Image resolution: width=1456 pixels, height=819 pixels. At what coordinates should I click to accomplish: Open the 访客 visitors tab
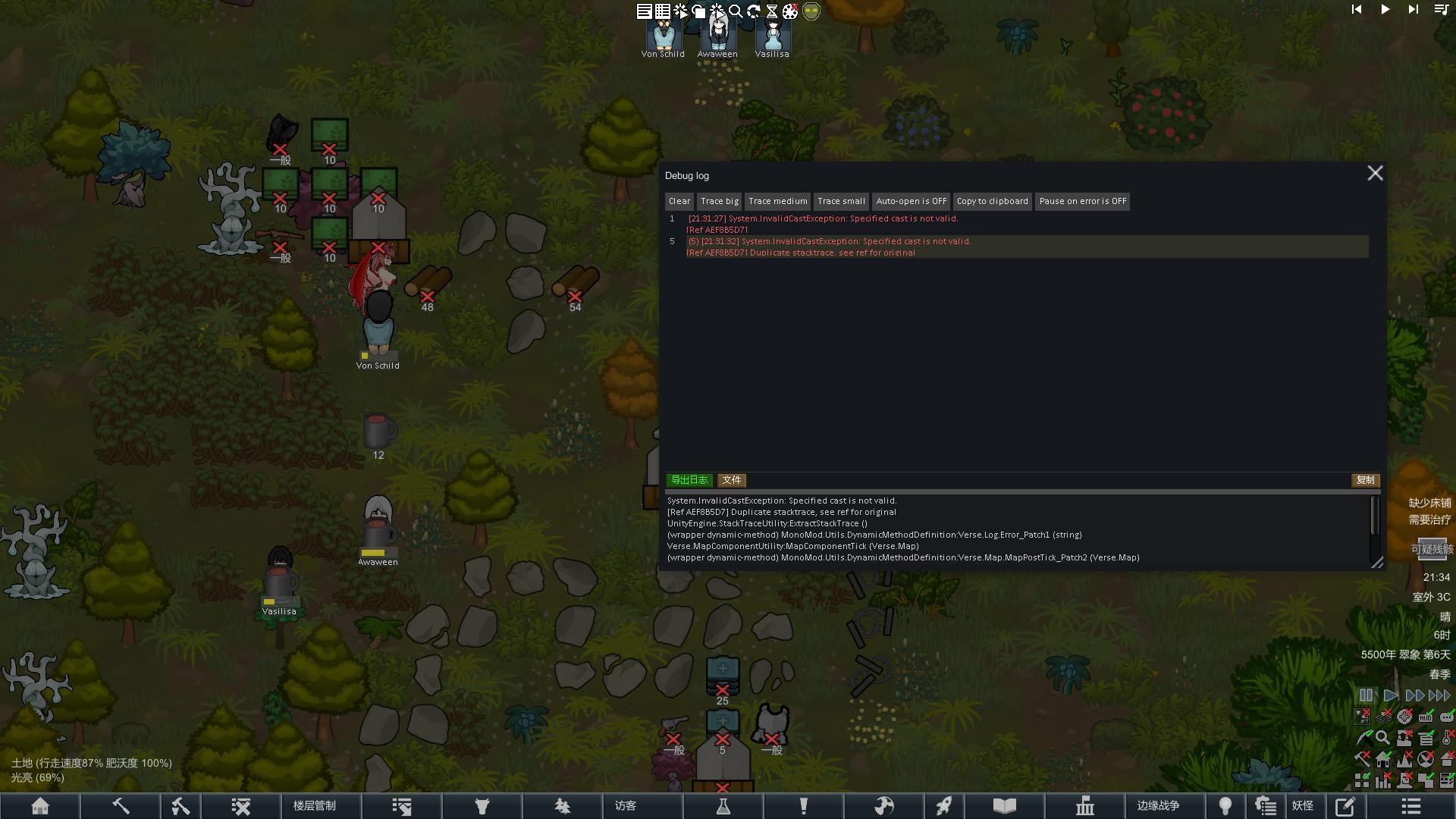coord(626,806)
